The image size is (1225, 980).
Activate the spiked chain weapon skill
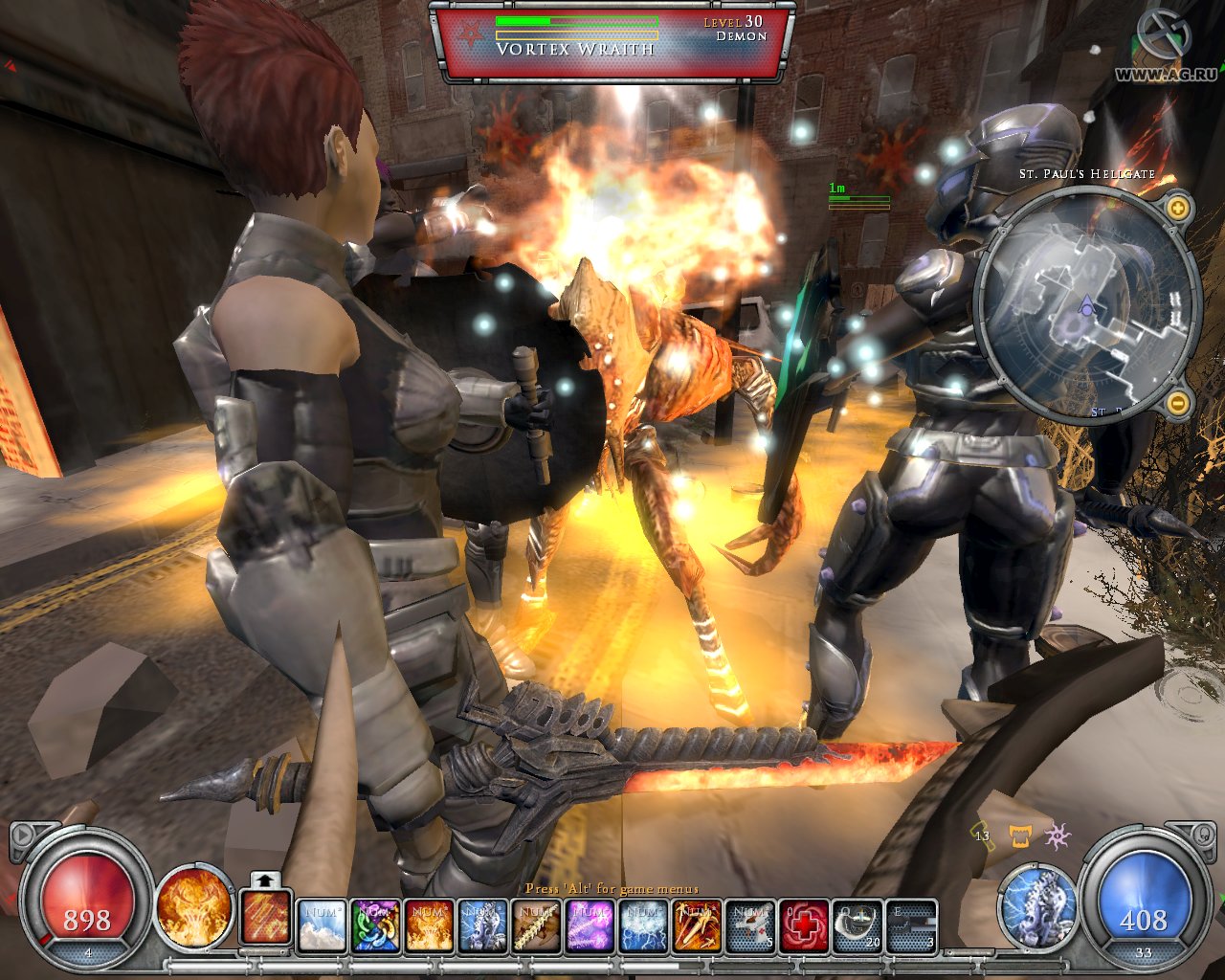[536, 926]
